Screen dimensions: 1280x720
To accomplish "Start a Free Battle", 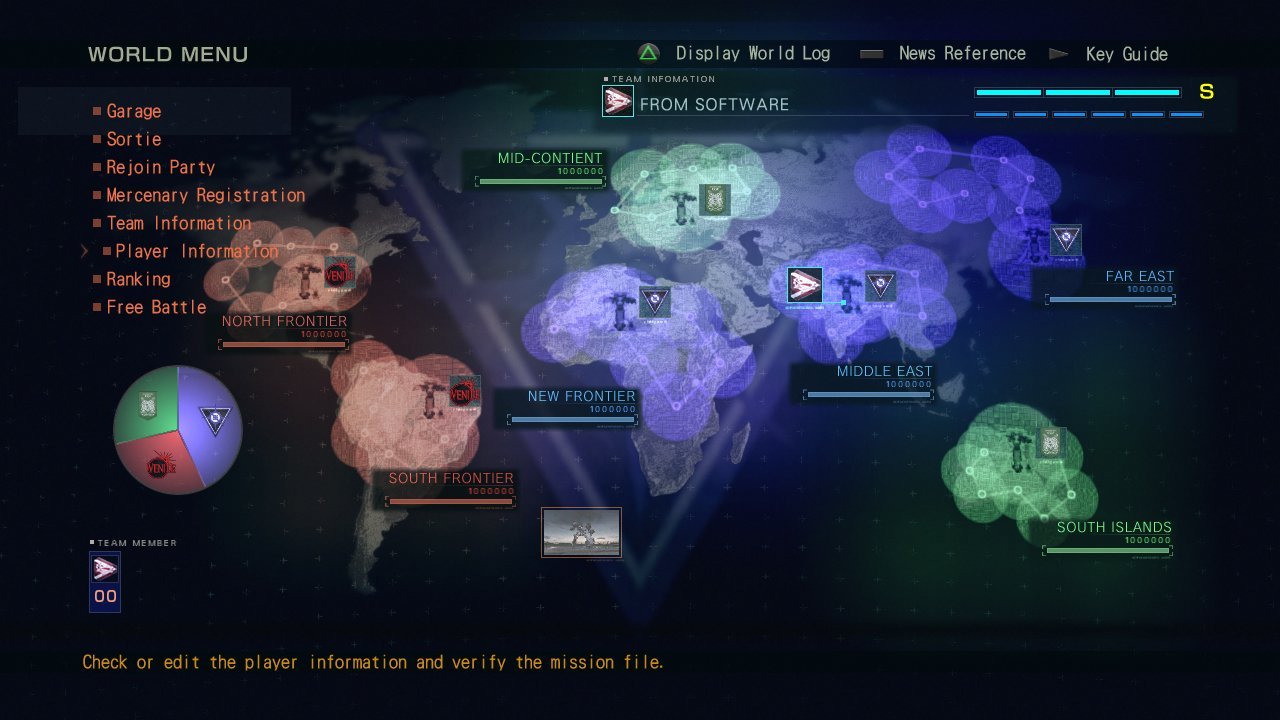I will pos(156,307).
